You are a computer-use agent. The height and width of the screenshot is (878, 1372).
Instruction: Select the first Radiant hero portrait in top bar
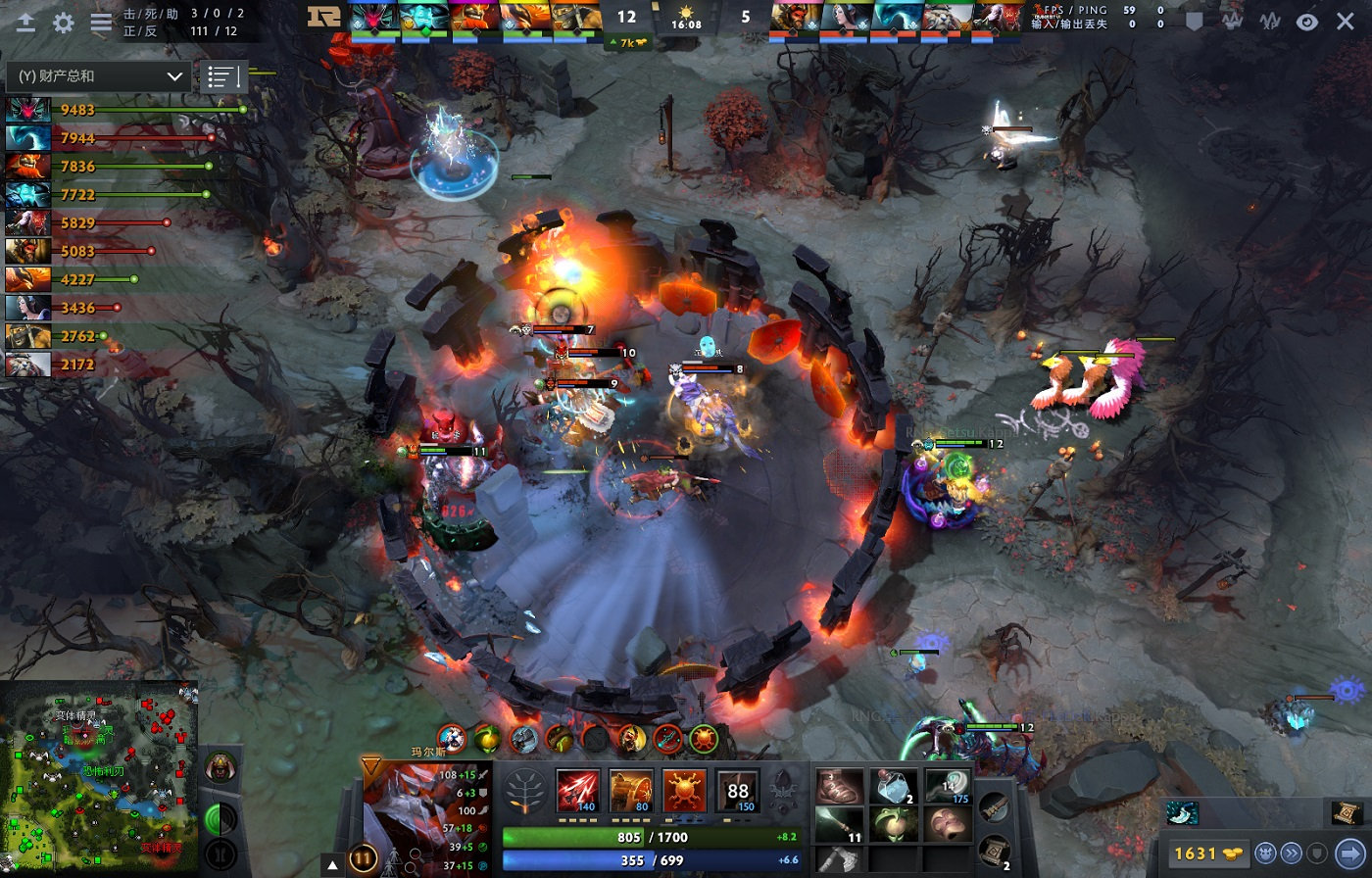coord(375,18)
